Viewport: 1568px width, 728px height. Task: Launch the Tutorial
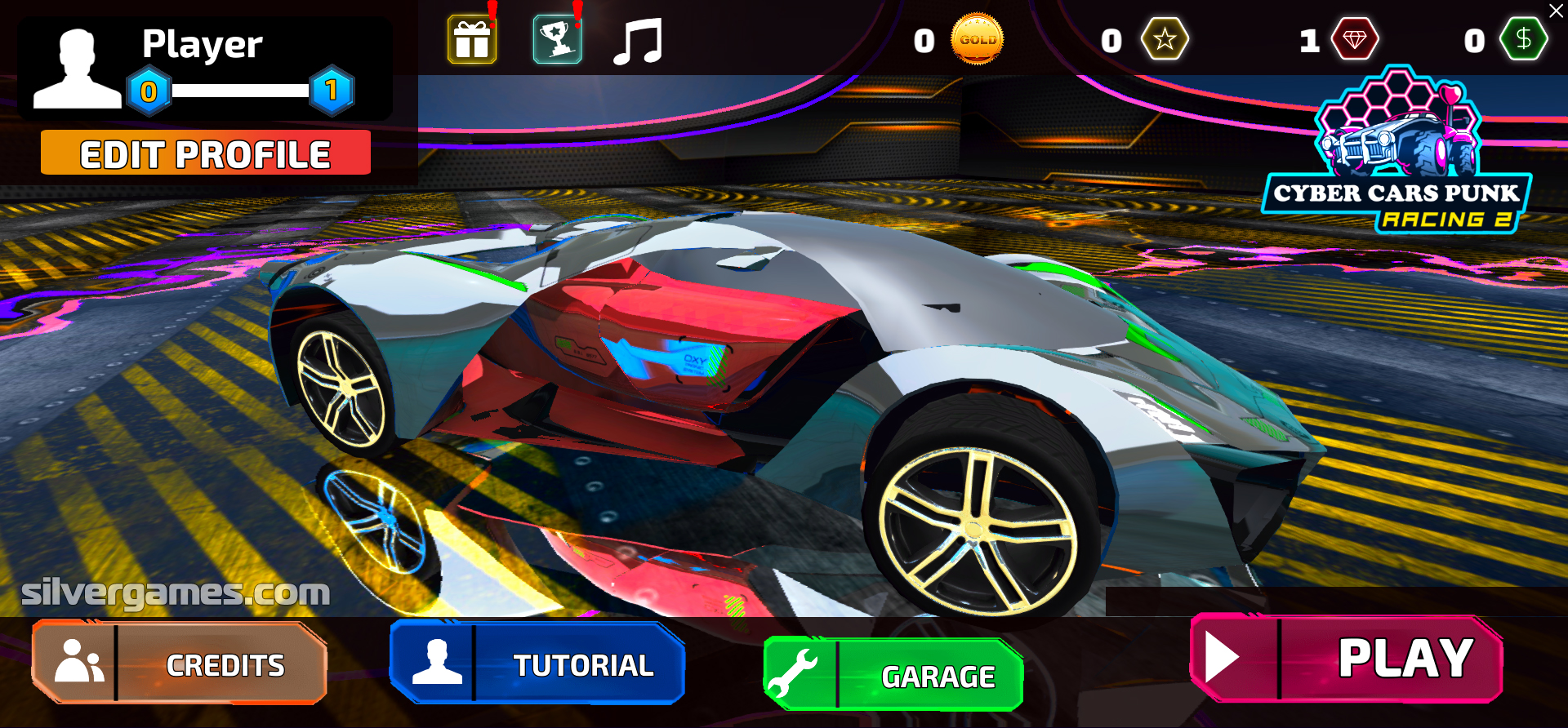[537, 664]
